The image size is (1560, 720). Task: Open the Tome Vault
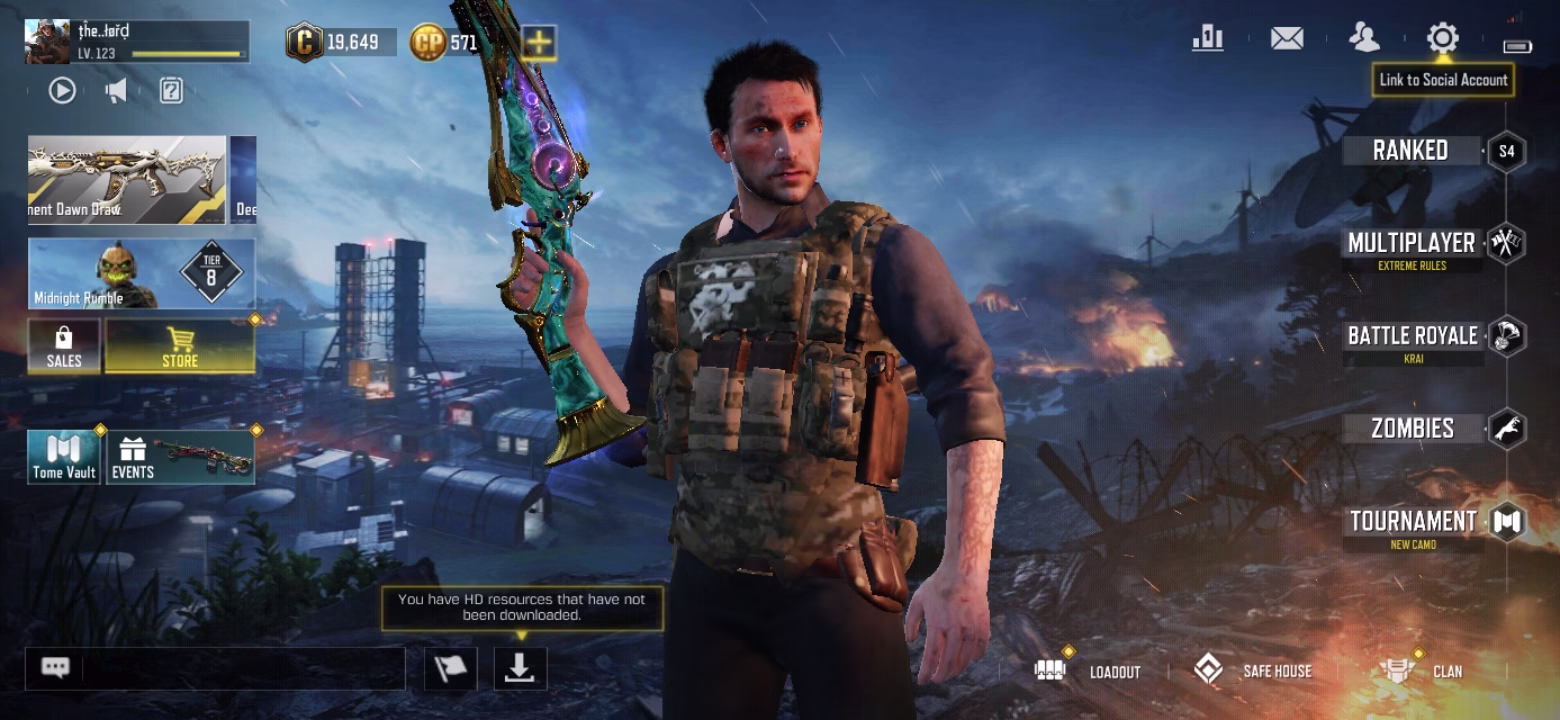[x=65, y=458]
